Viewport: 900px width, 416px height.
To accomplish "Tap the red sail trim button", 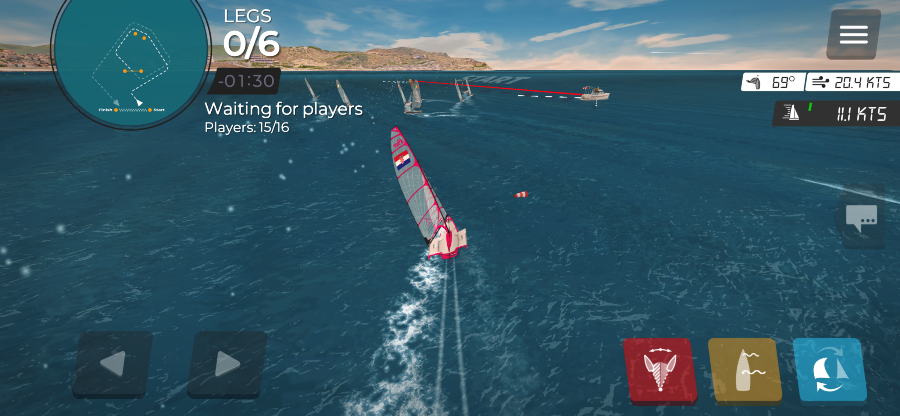I will [x=658, y=371].
